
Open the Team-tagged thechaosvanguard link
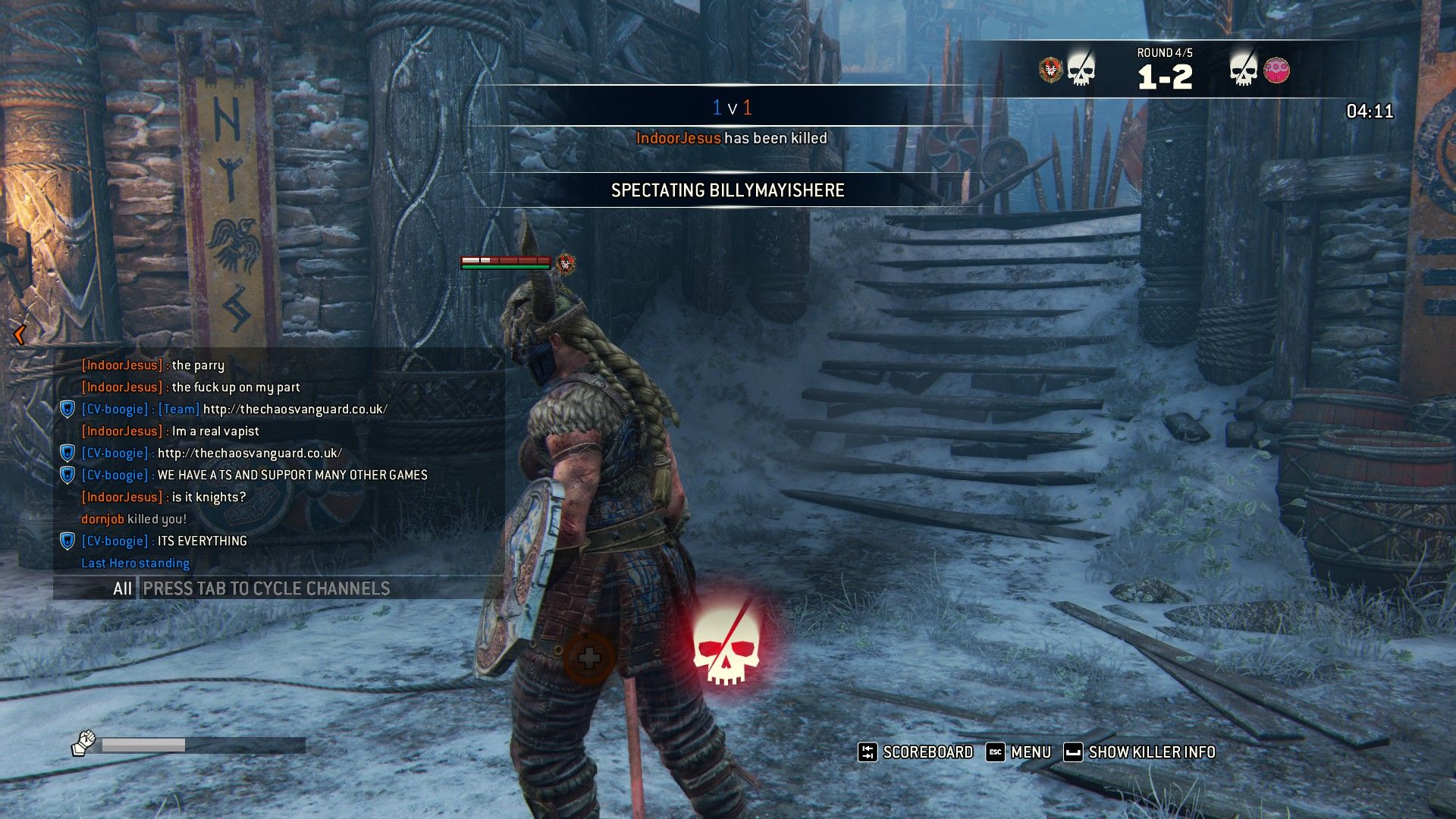point(295,409)
